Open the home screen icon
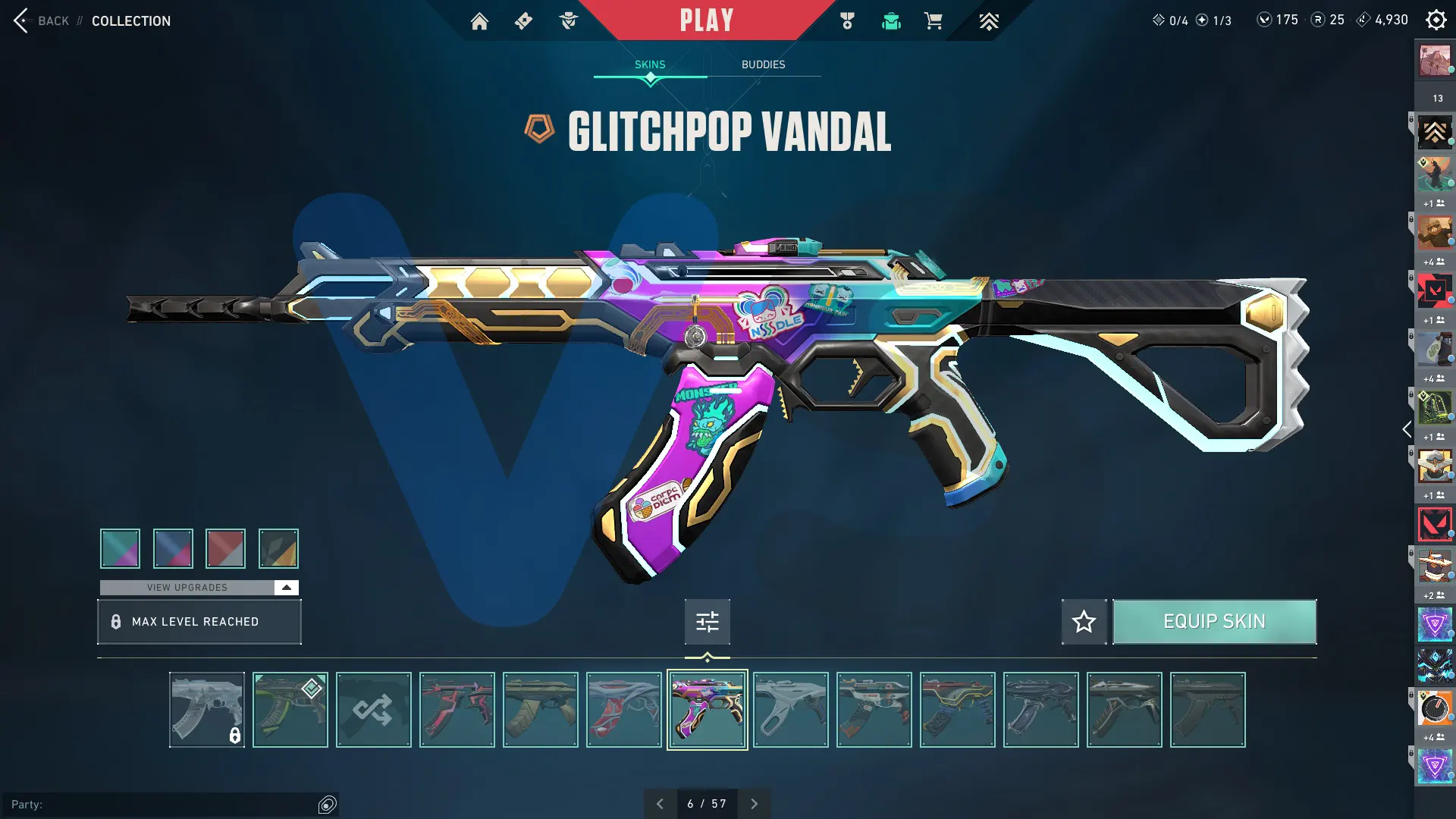 pos(479,21)
